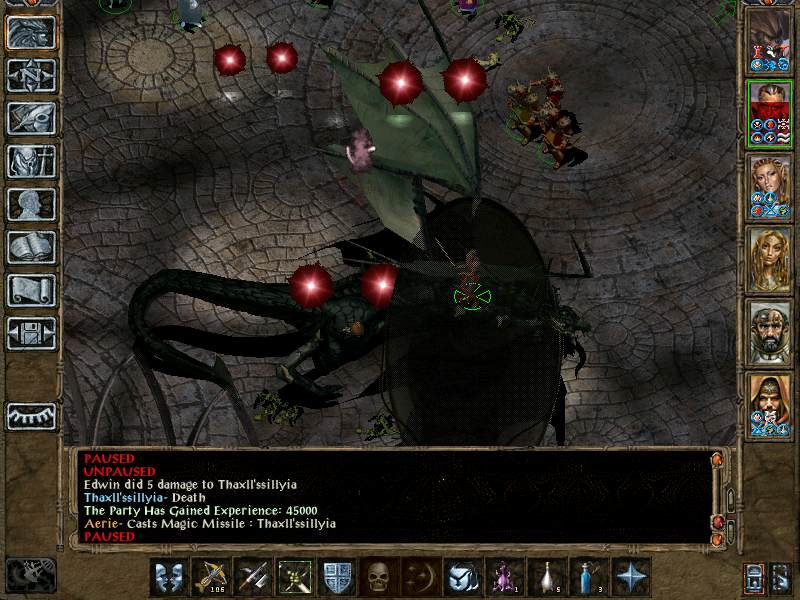Select the red-faced mage portrait

pos(769,113)
